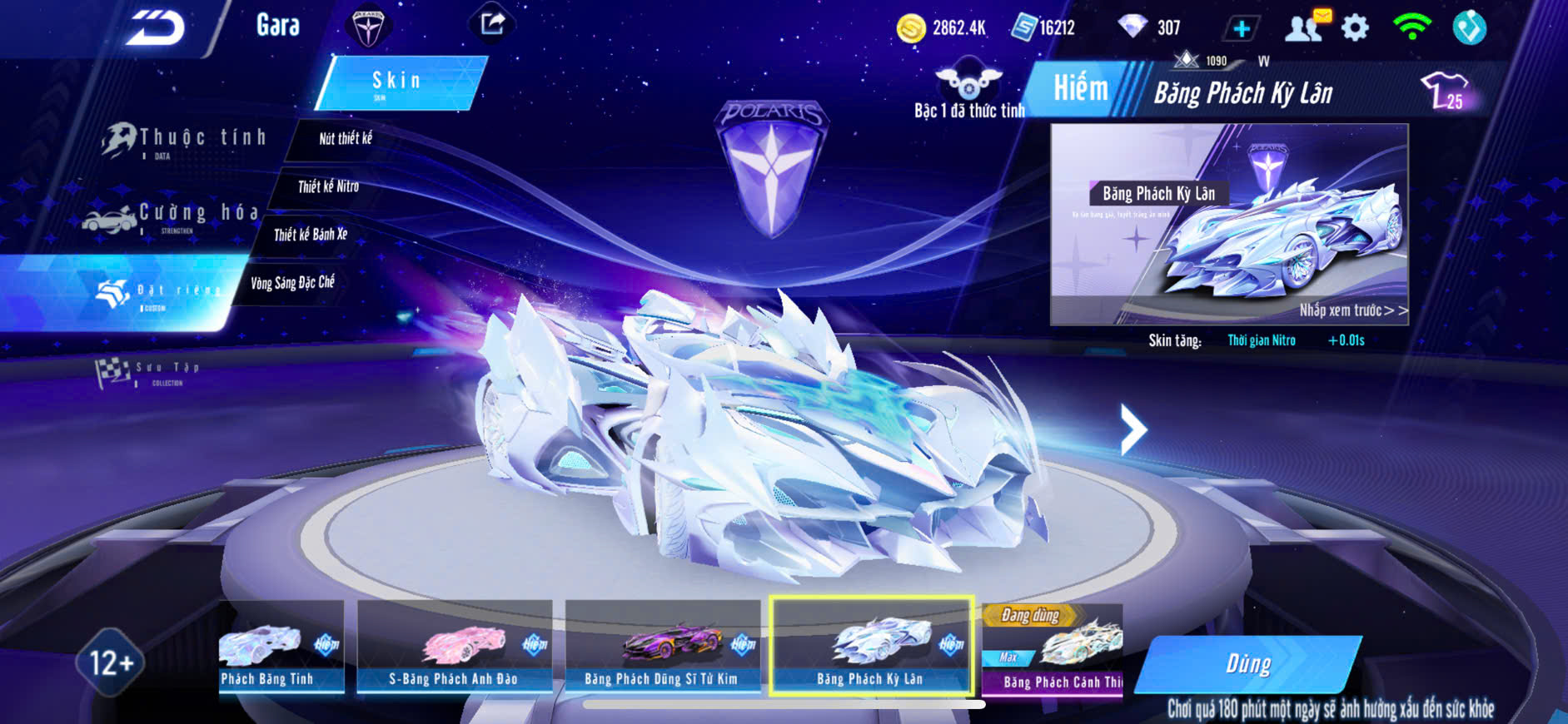
Task: Open Cường hóa strengthen section
Action: point(175,216)
